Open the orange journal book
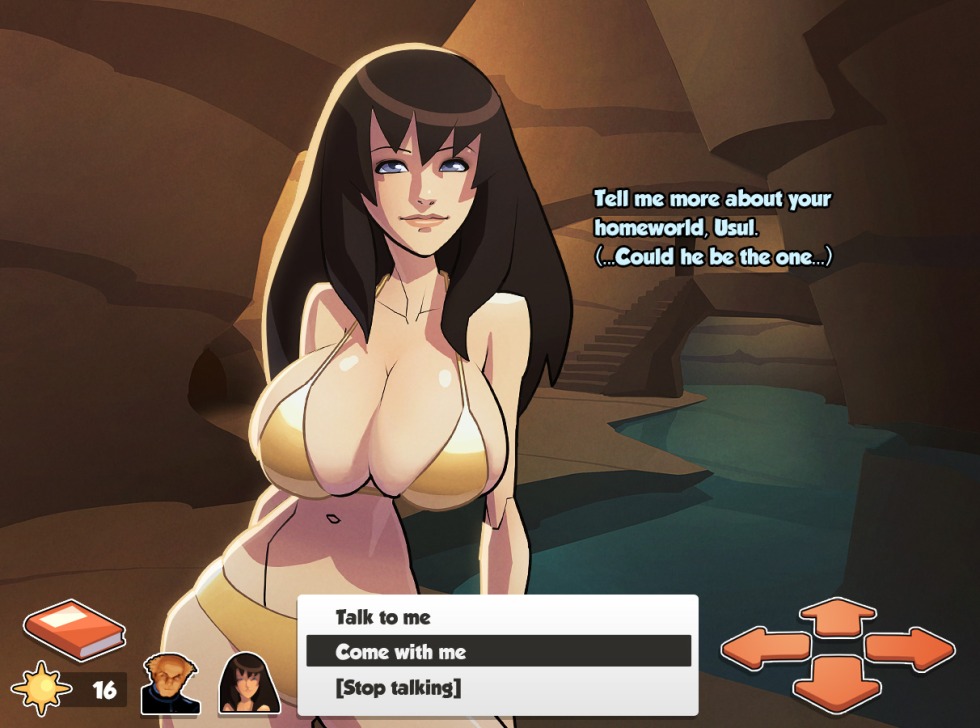Screen dimensions: 980x728 point(74,629)
